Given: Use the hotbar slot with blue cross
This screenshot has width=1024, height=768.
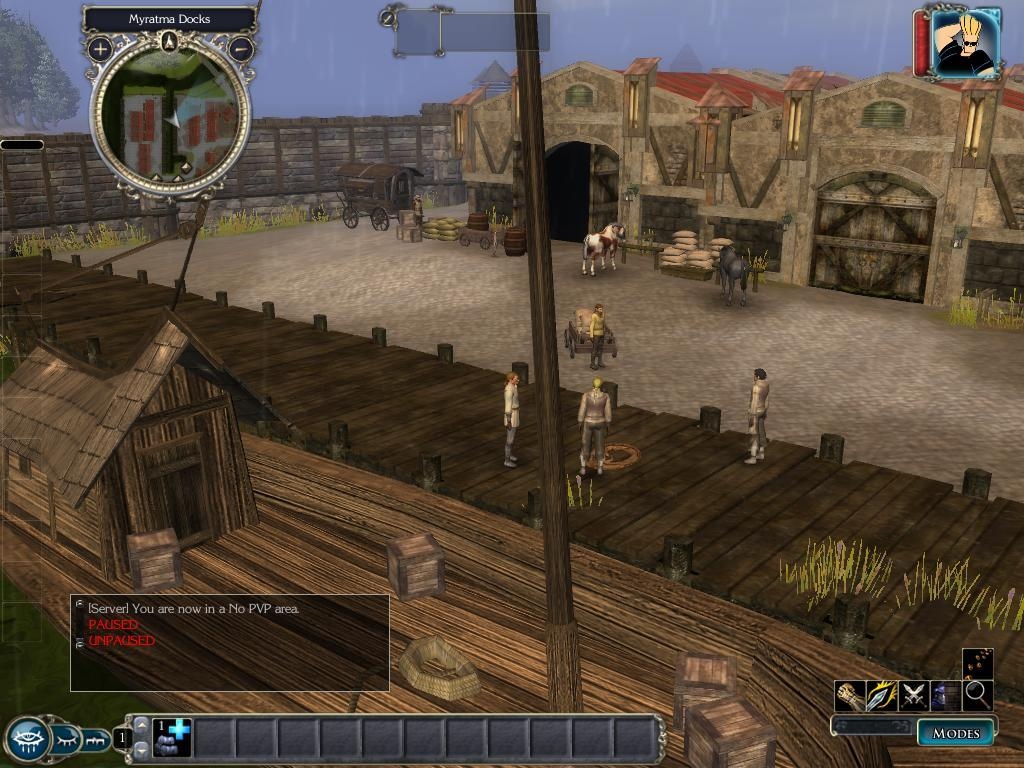Looking at the screenshot, I should tap(172, 738).
